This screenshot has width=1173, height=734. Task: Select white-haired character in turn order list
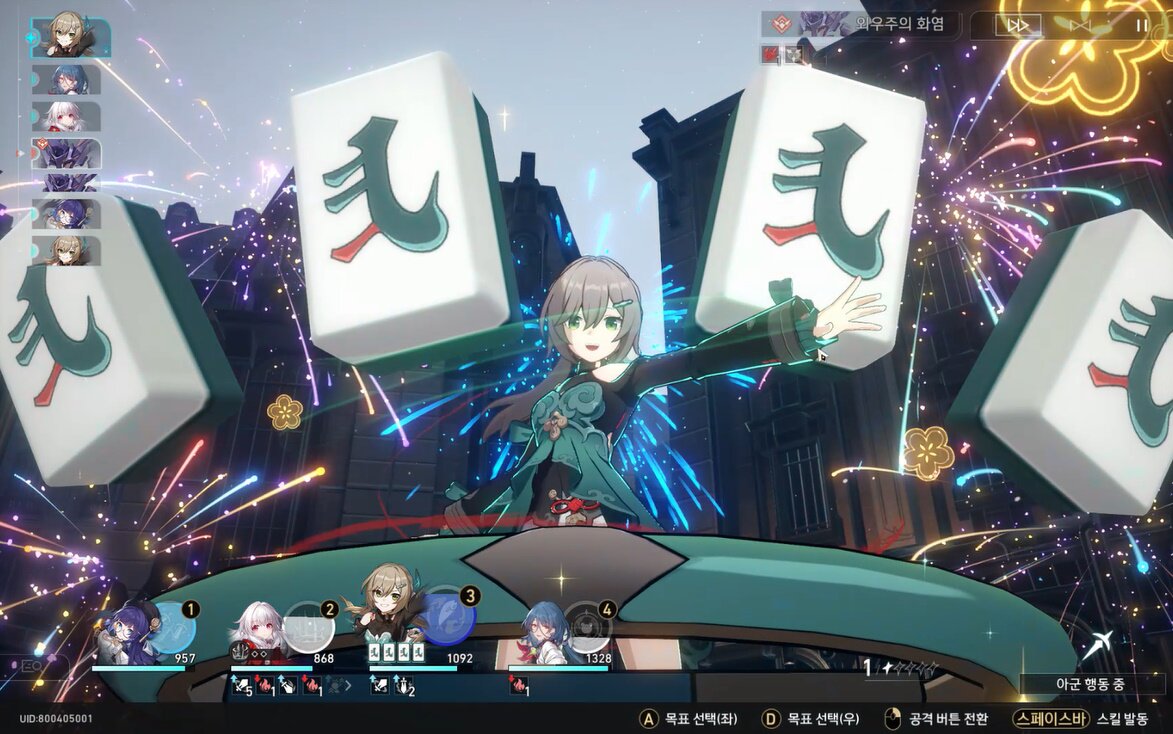(x=66, y=116)
